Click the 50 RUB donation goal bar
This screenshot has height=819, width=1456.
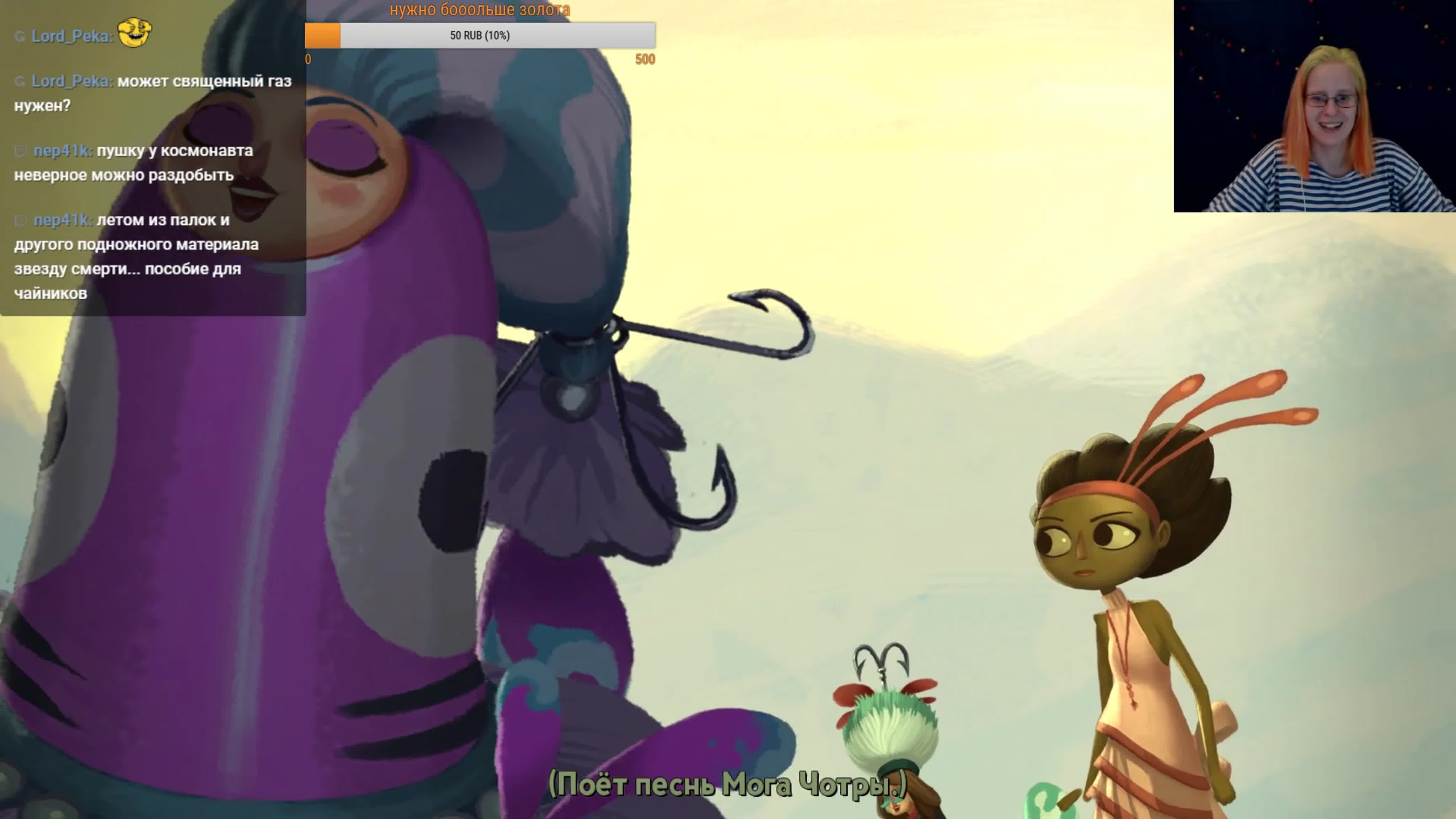[480, 36]
